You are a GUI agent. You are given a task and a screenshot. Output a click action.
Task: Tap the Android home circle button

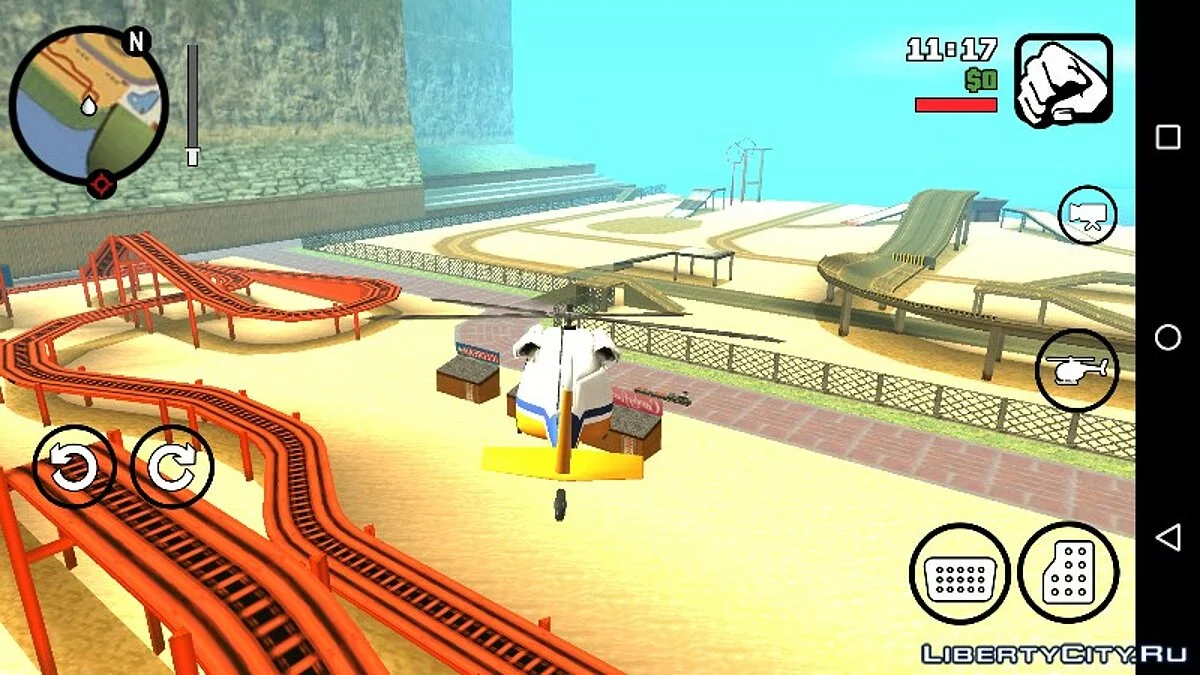[1168, 338]
